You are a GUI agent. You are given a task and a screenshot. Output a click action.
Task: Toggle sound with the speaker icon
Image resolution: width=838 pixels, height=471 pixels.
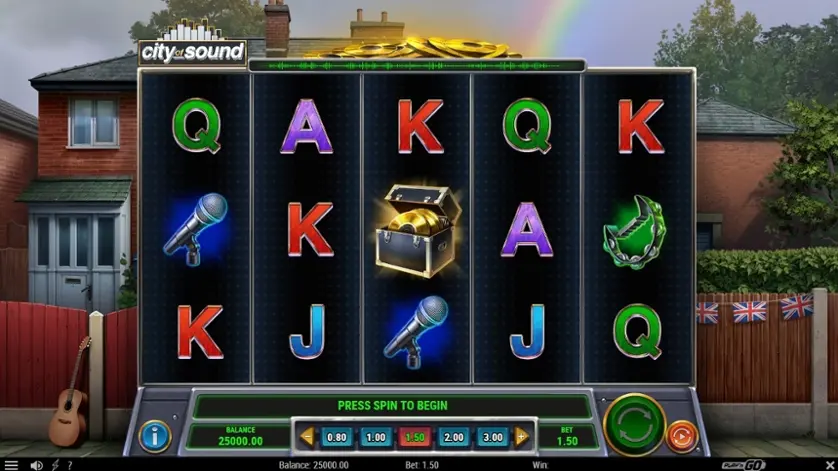pyautogui.click(x=36, y=465)
